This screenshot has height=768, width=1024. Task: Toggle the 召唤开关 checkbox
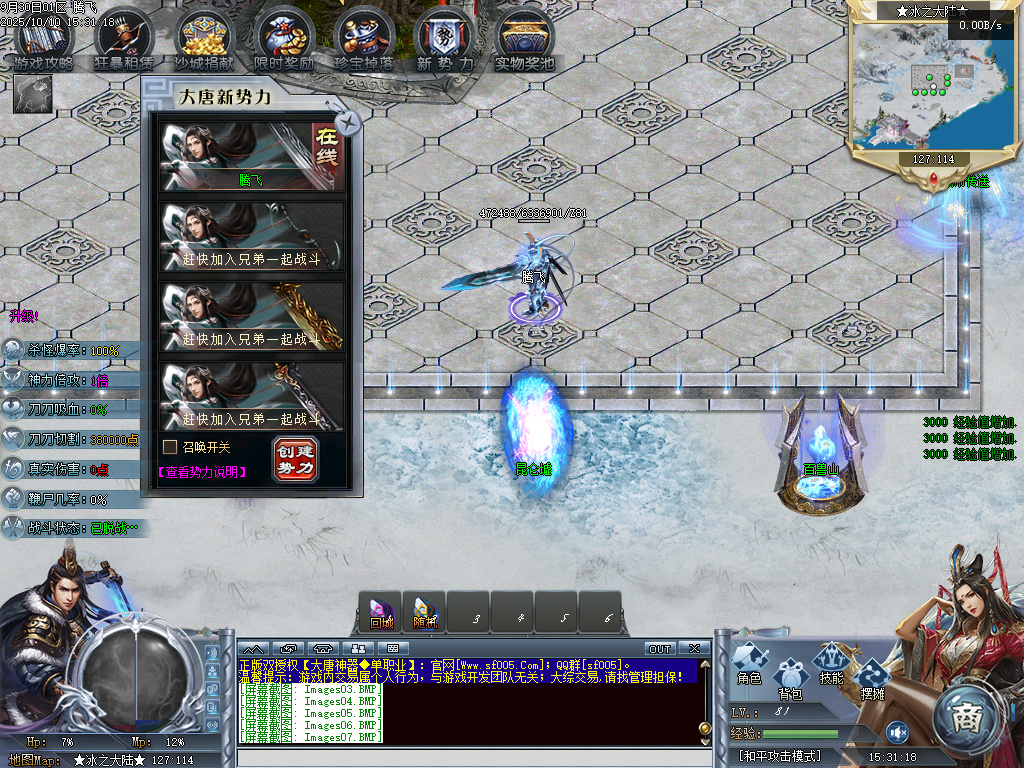coord(170,447)
